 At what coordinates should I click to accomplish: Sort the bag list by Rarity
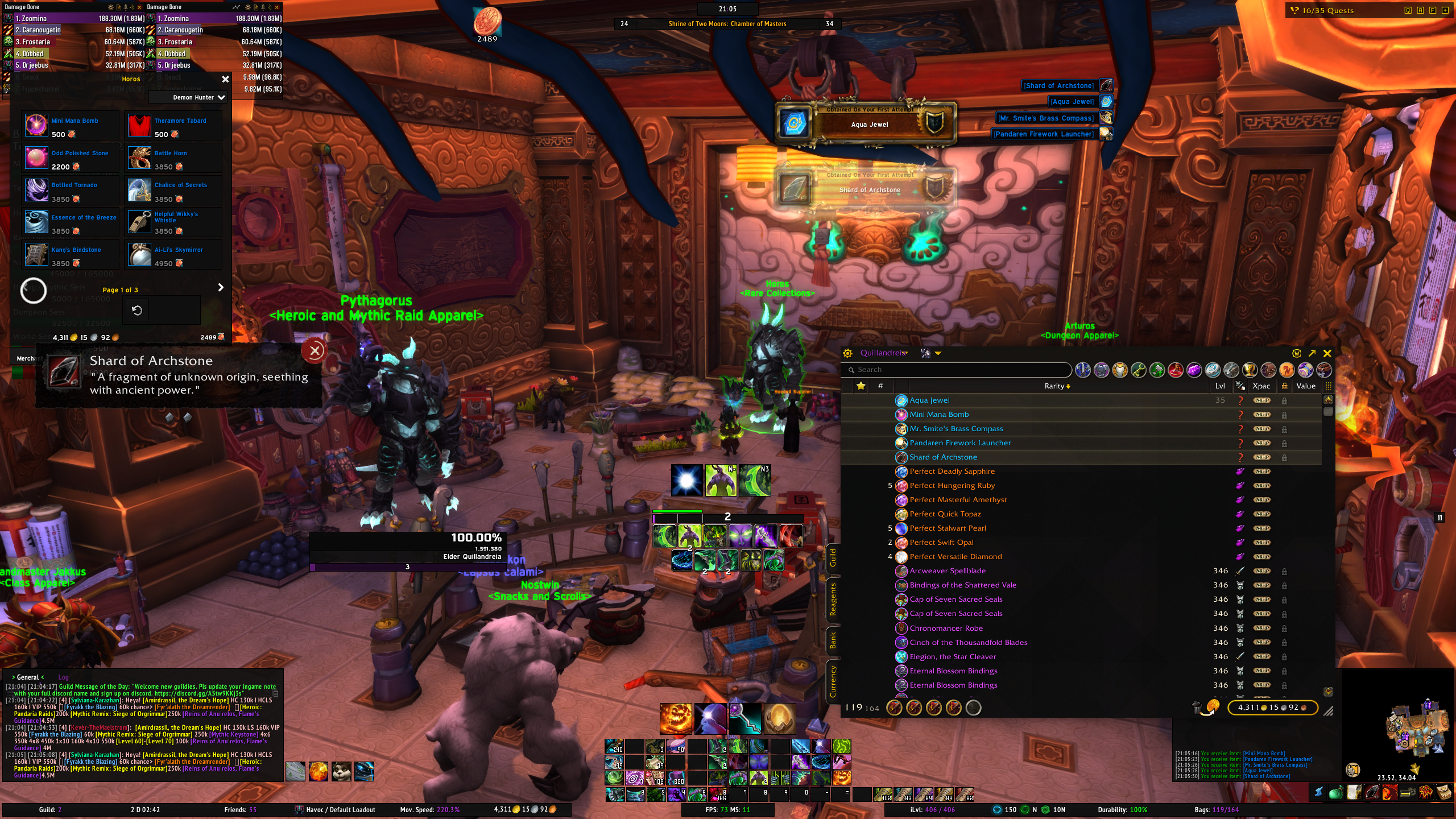pyautogui.click(x=1057, y=386)
